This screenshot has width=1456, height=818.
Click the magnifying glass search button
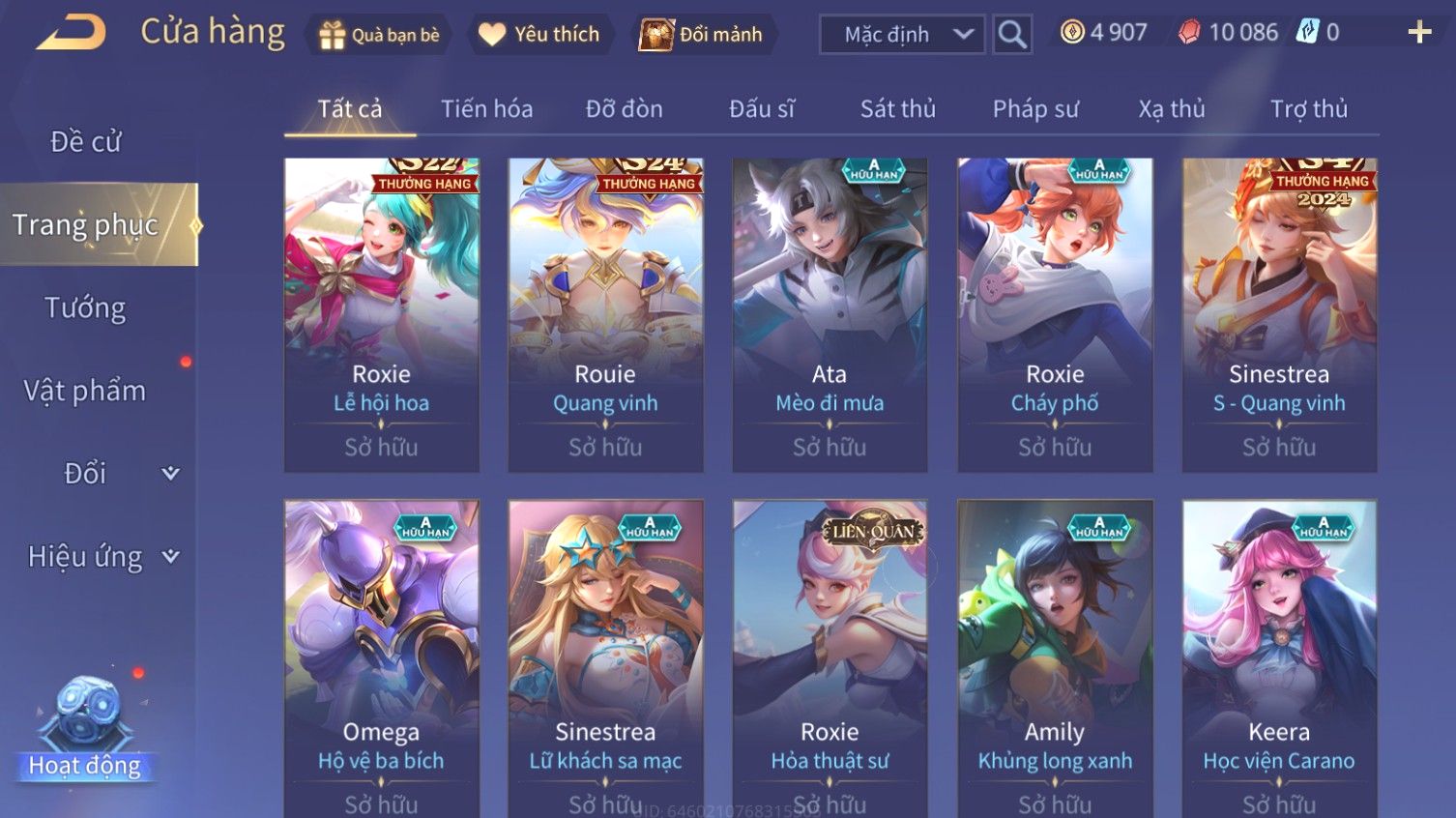pos(1012,35)
